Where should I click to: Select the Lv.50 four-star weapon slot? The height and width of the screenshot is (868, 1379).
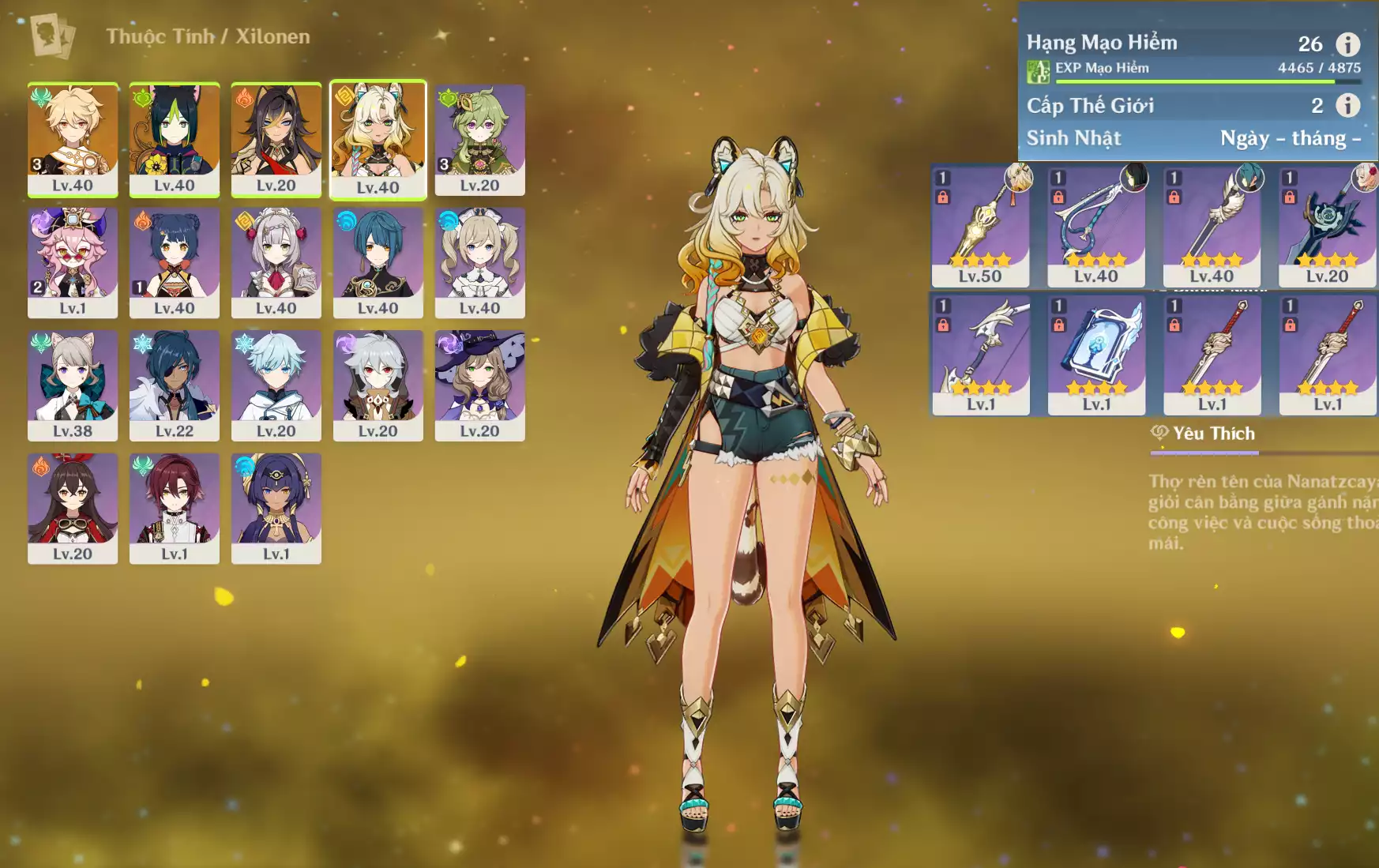coord(980,227)
